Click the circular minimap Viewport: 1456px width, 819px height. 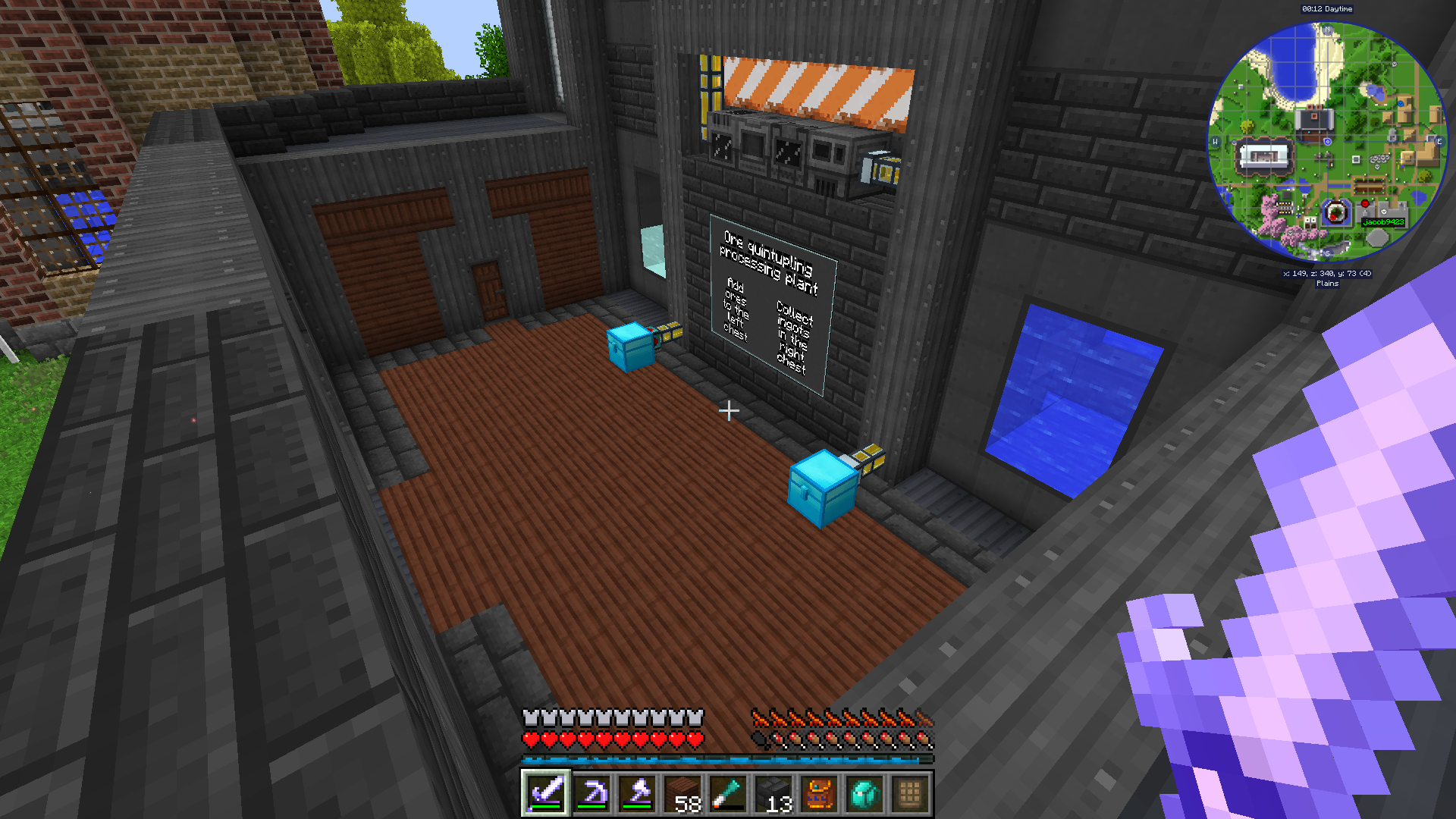point(1327,142)
